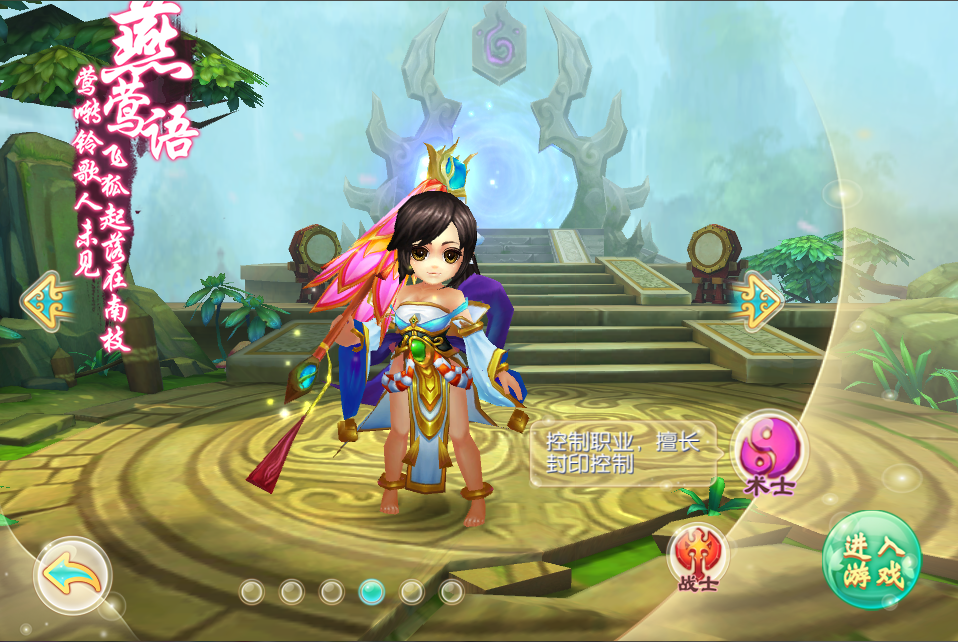
Task: Choose the 战士 warrior class icon
Action: click(696, 552)
